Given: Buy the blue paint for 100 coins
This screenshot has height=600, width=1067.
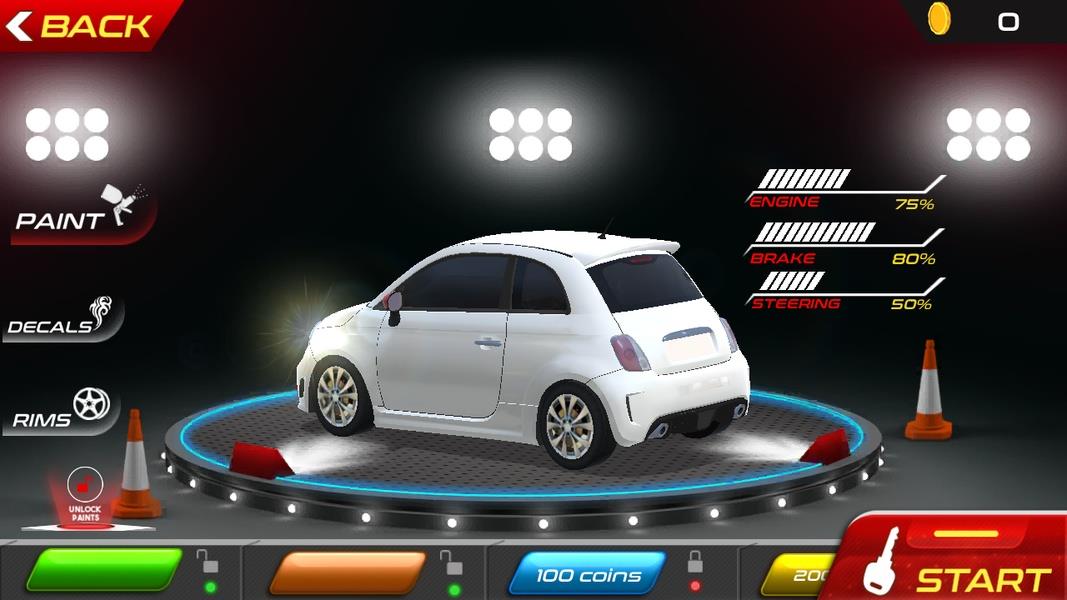Looking at the screenshot, I should [587, 574].
